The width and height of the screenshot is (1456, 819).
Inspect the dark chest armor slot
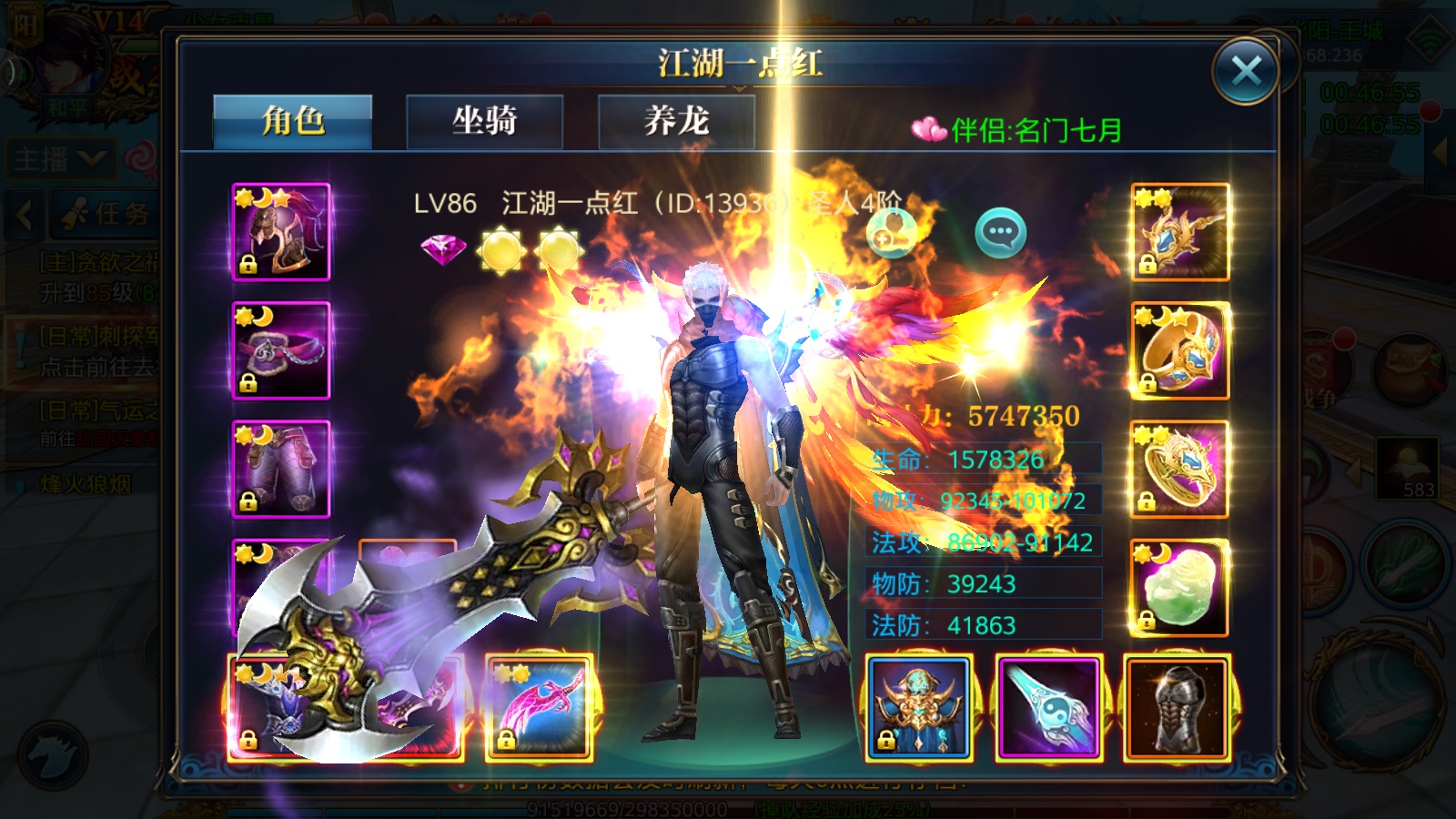click(x=1178, y=707)
